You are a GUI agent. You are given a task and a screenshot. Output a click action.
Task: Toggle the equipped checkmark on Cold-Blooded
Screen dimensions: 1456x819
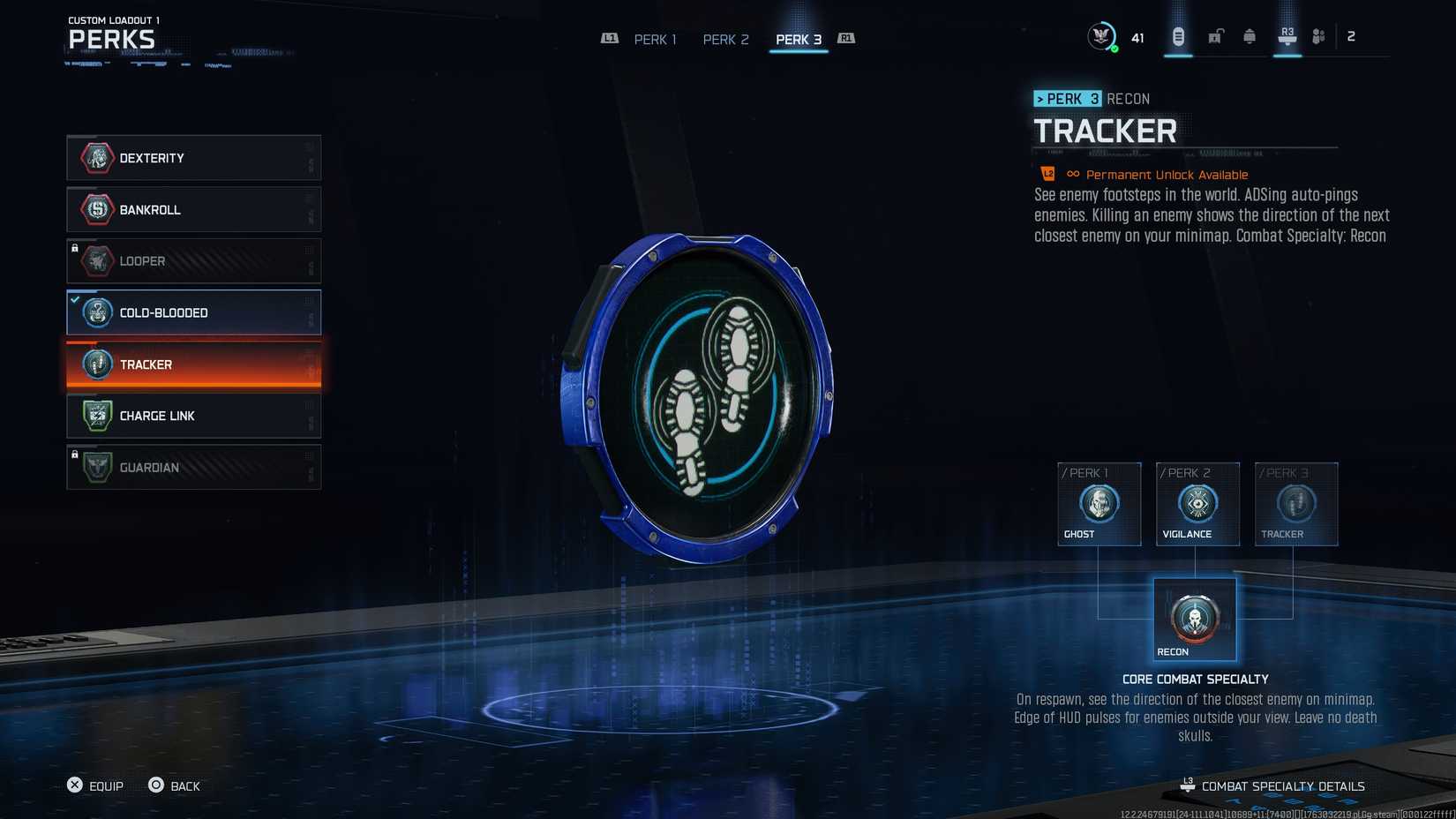pyautogui.click(x=74, y=298)
